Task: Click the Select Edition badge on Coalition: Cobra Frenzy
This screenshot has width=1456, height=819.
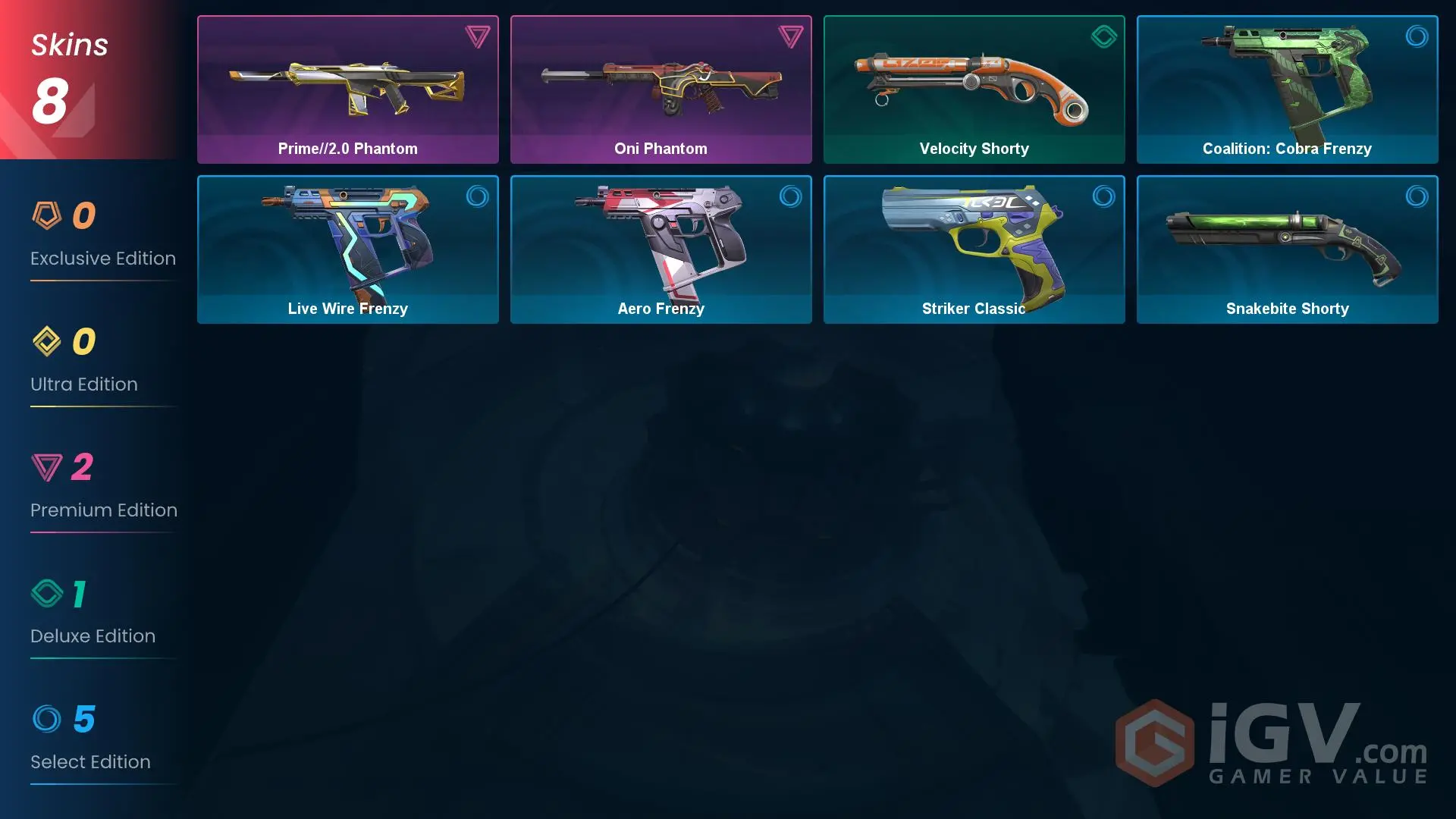Action: coord(1417,36)
